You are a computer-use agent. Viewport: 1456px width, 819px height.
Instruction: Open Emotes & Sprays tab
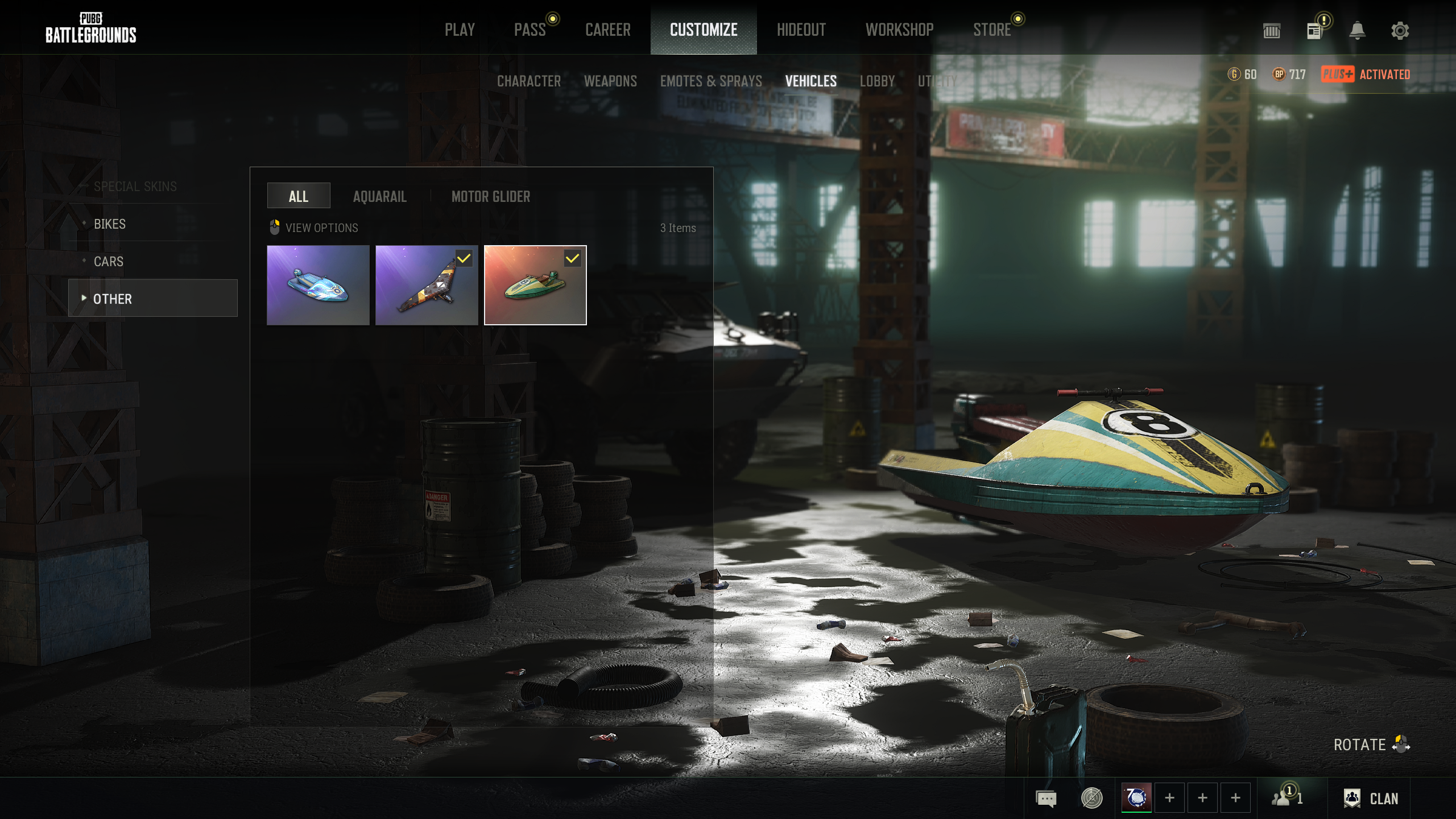[710, 81]
